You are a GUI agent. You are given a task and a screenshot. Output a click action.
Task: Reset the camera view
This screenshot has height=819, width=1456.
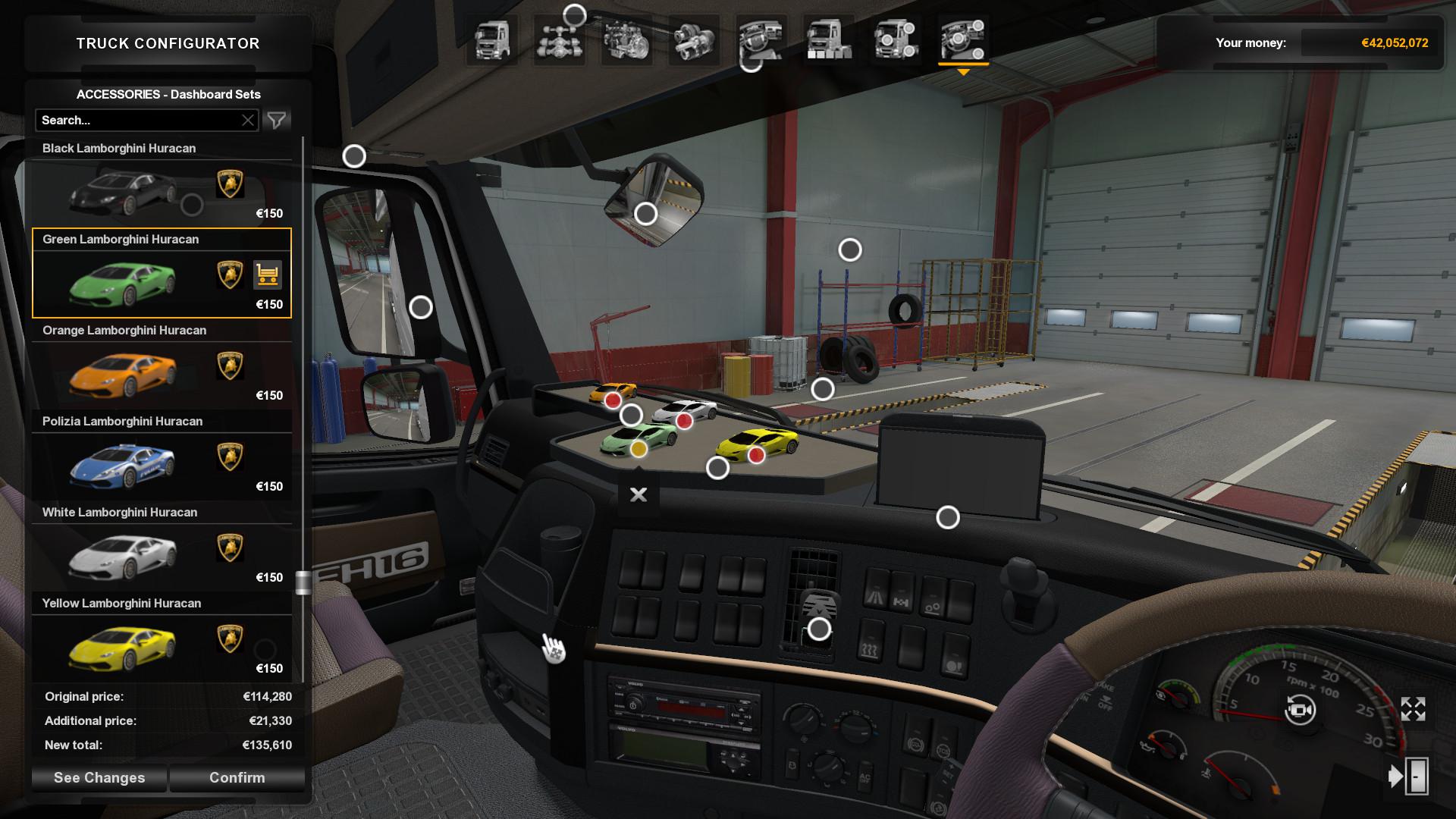tap(1299, 711)
